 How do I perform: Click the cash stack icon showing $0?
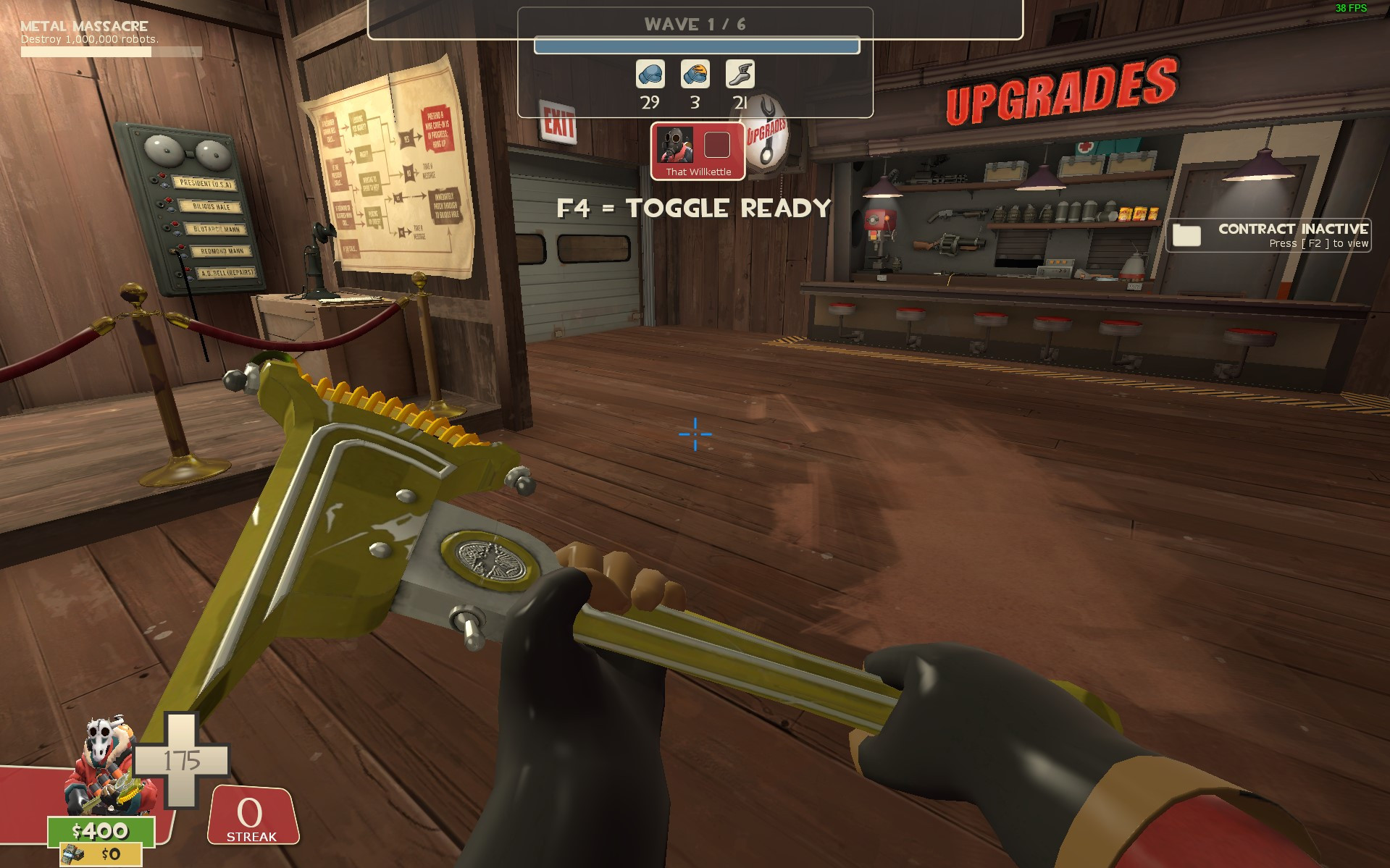[72, 854]
